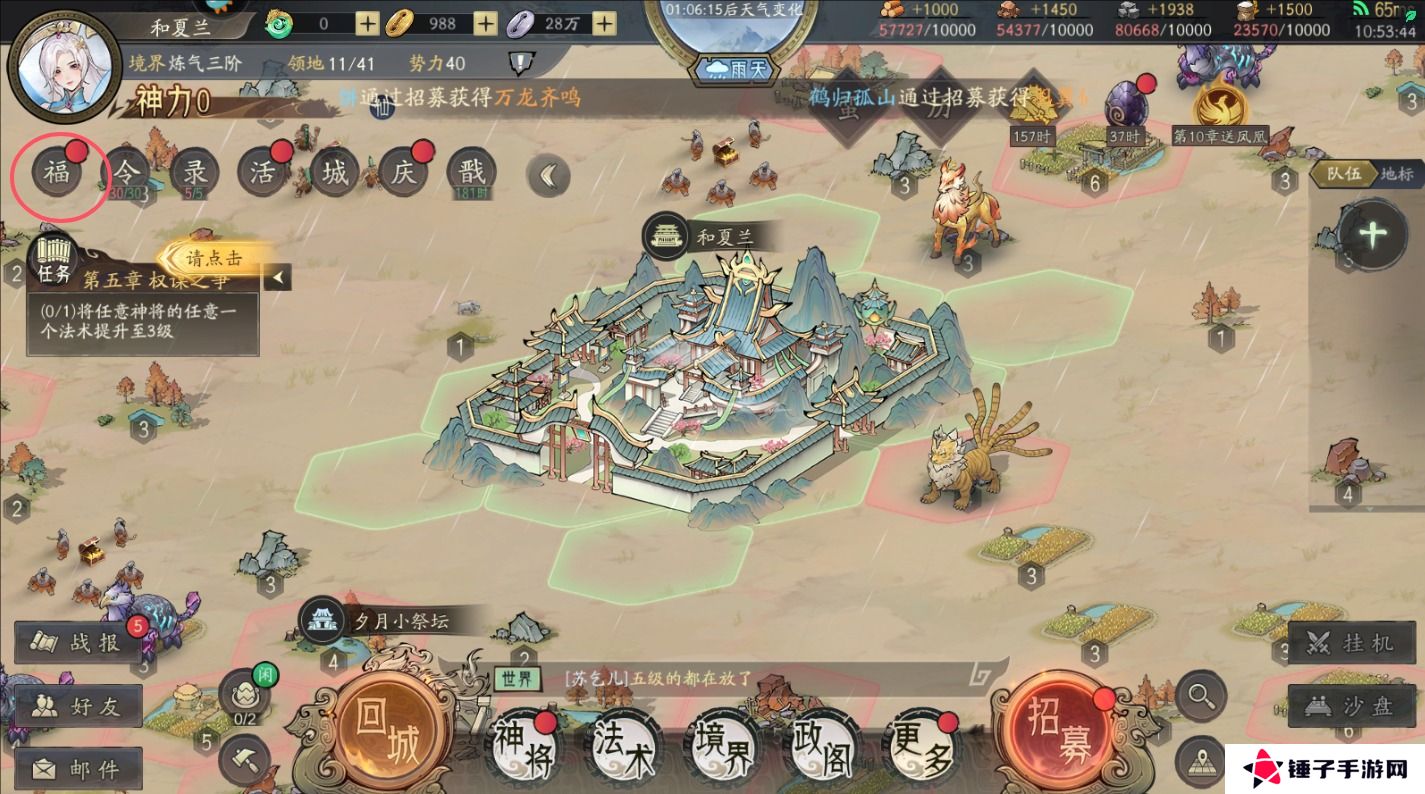Open the 庆 celebration icon
This screenshot has height=794, width=1425.
[x=404, y=173]
